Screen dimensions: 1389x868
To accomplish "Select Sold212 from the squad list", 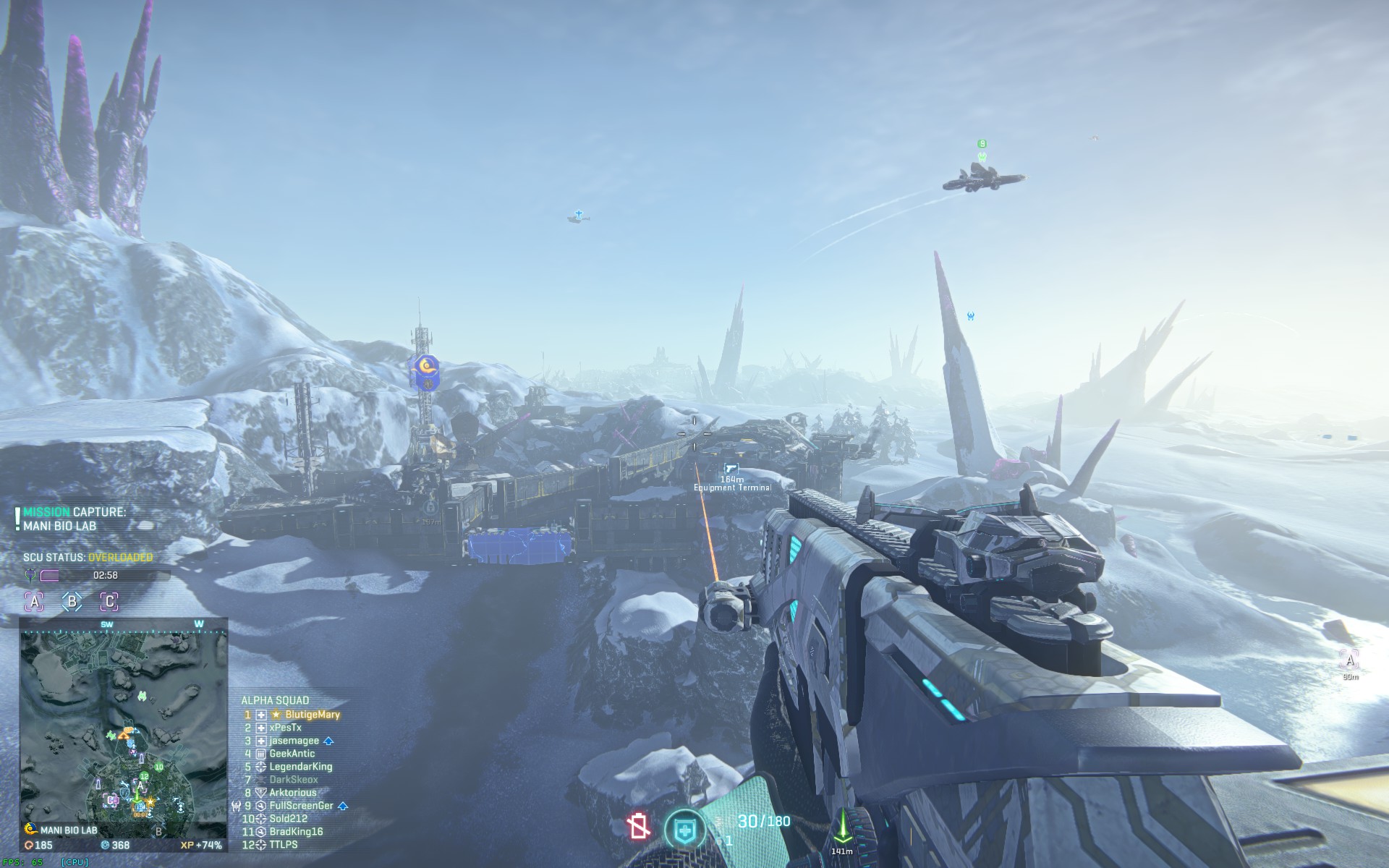I will pos(288,819).
